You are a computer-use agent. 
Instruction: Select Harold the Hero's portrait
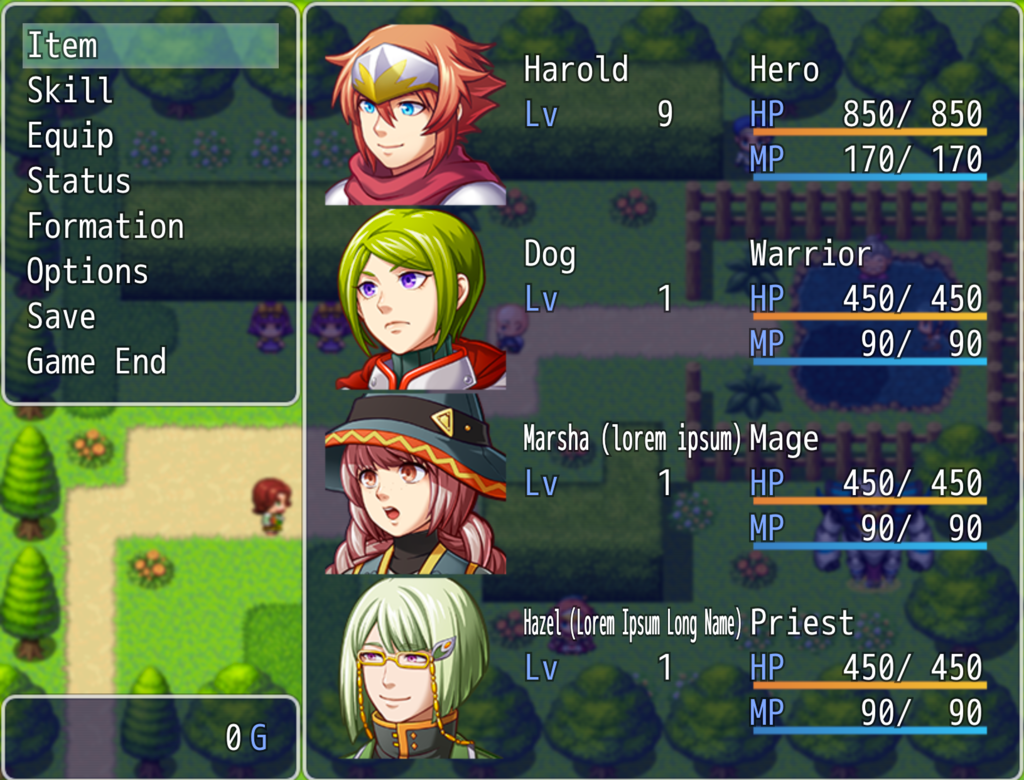(415, 115)
